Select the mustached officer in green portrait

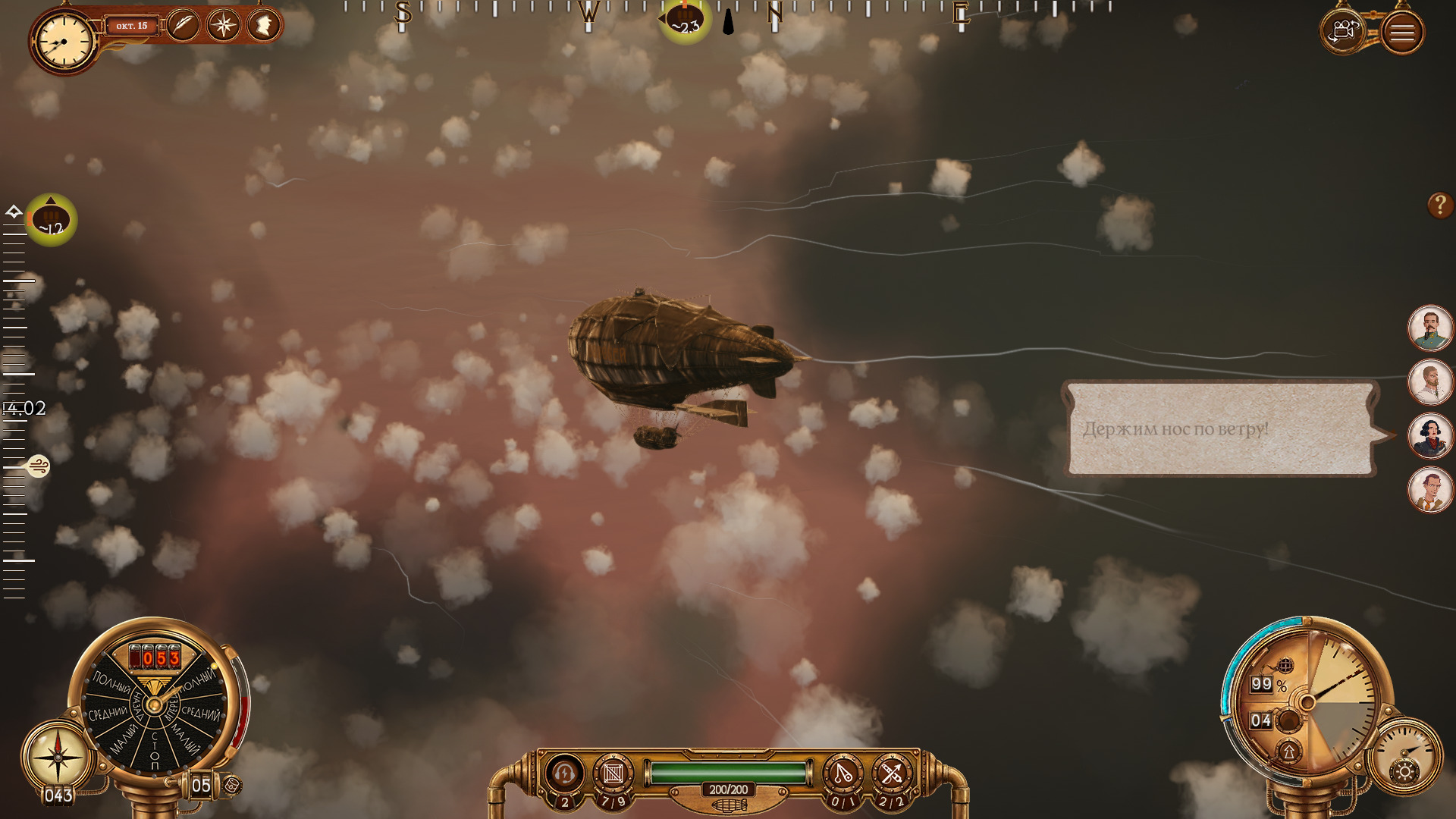coord(1430,328)
